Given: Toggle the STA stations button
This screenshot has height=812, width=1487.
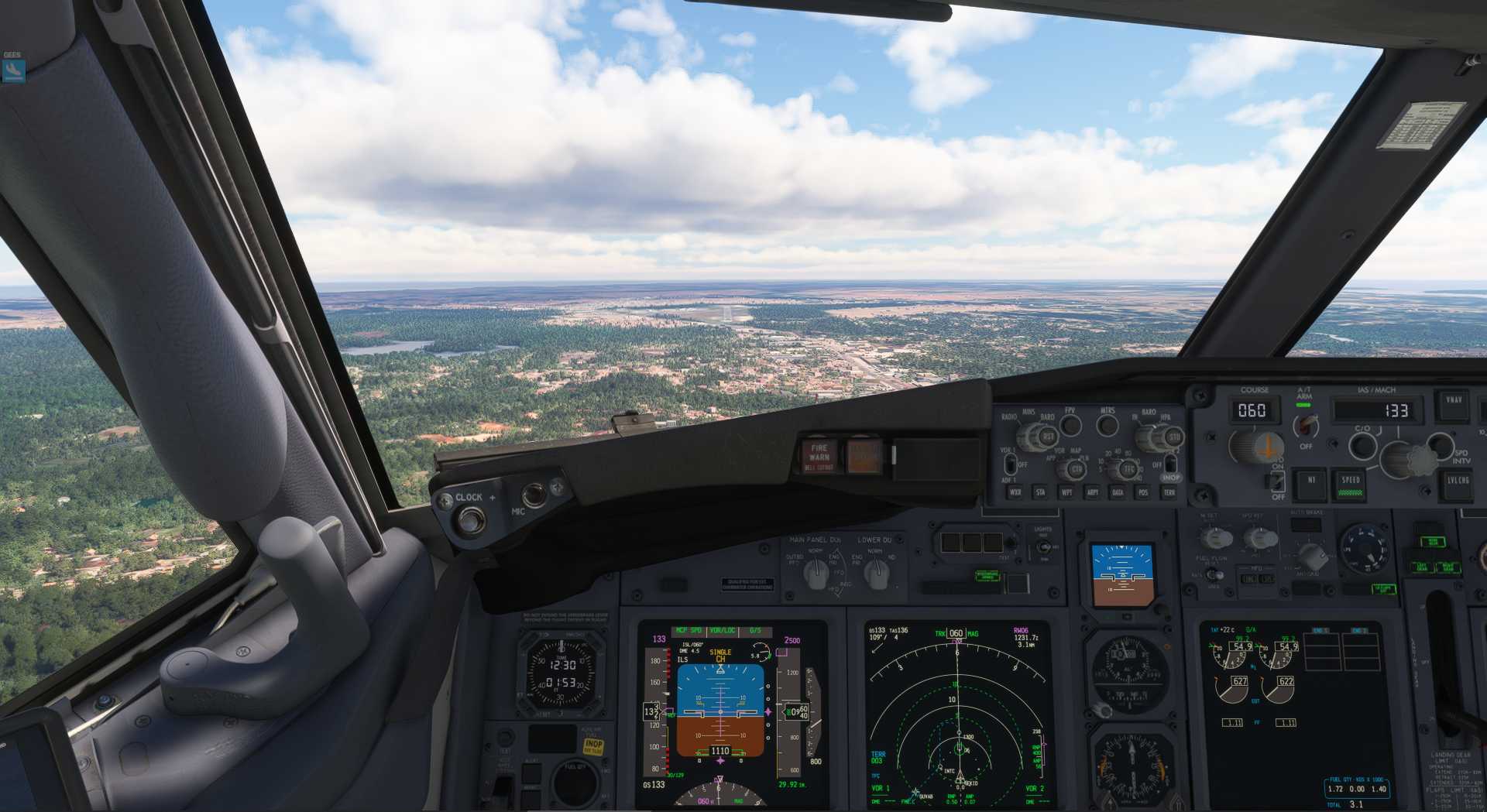Looking at the screenshot, I should coord(1040,492).
